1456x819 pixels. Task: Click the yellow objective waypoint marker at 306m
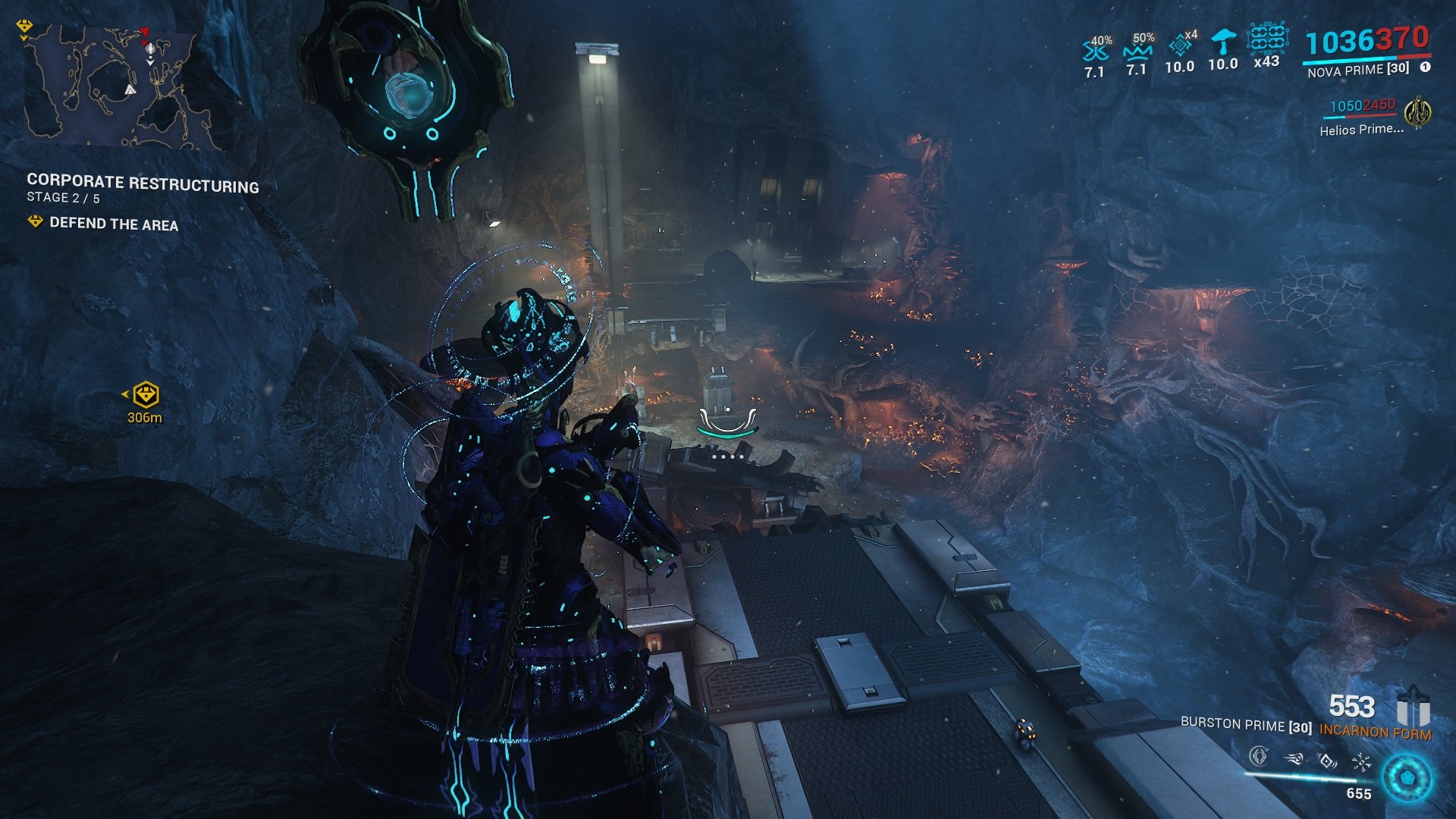coord(145,395)
